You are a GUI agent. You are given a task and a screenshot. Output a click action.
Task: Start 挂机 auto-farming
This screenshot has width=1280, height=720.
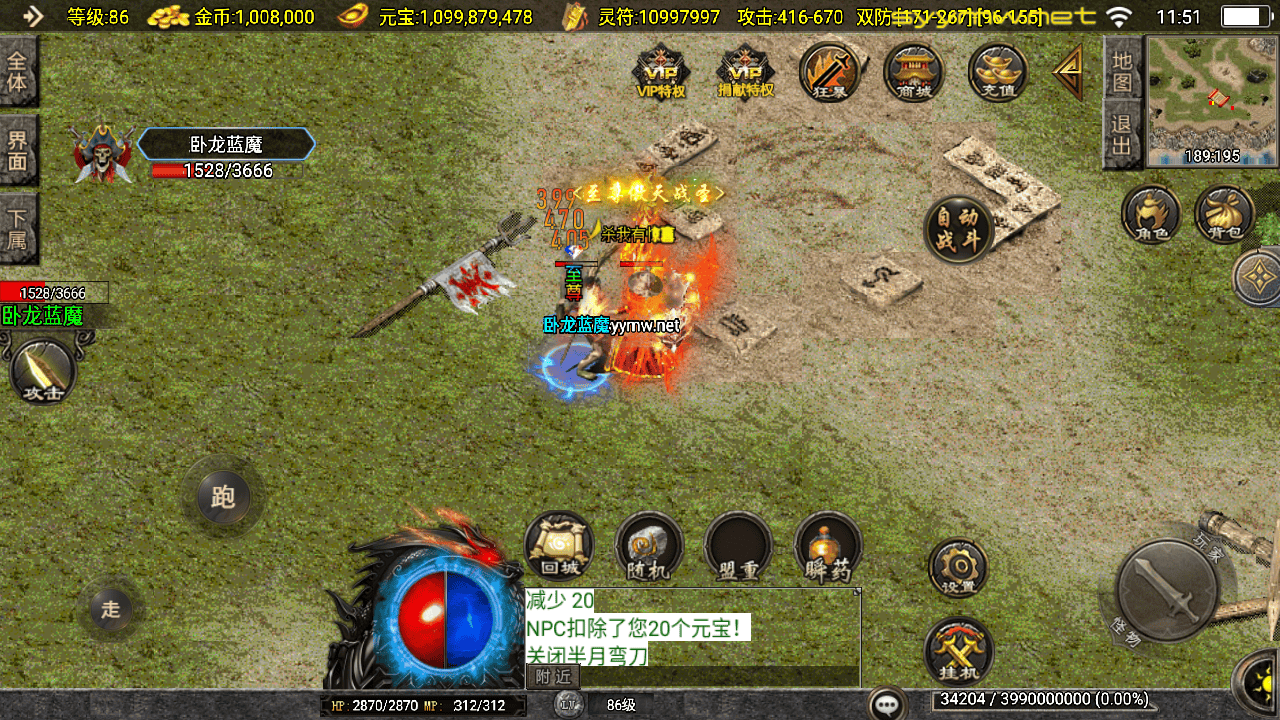pos(959,651)
